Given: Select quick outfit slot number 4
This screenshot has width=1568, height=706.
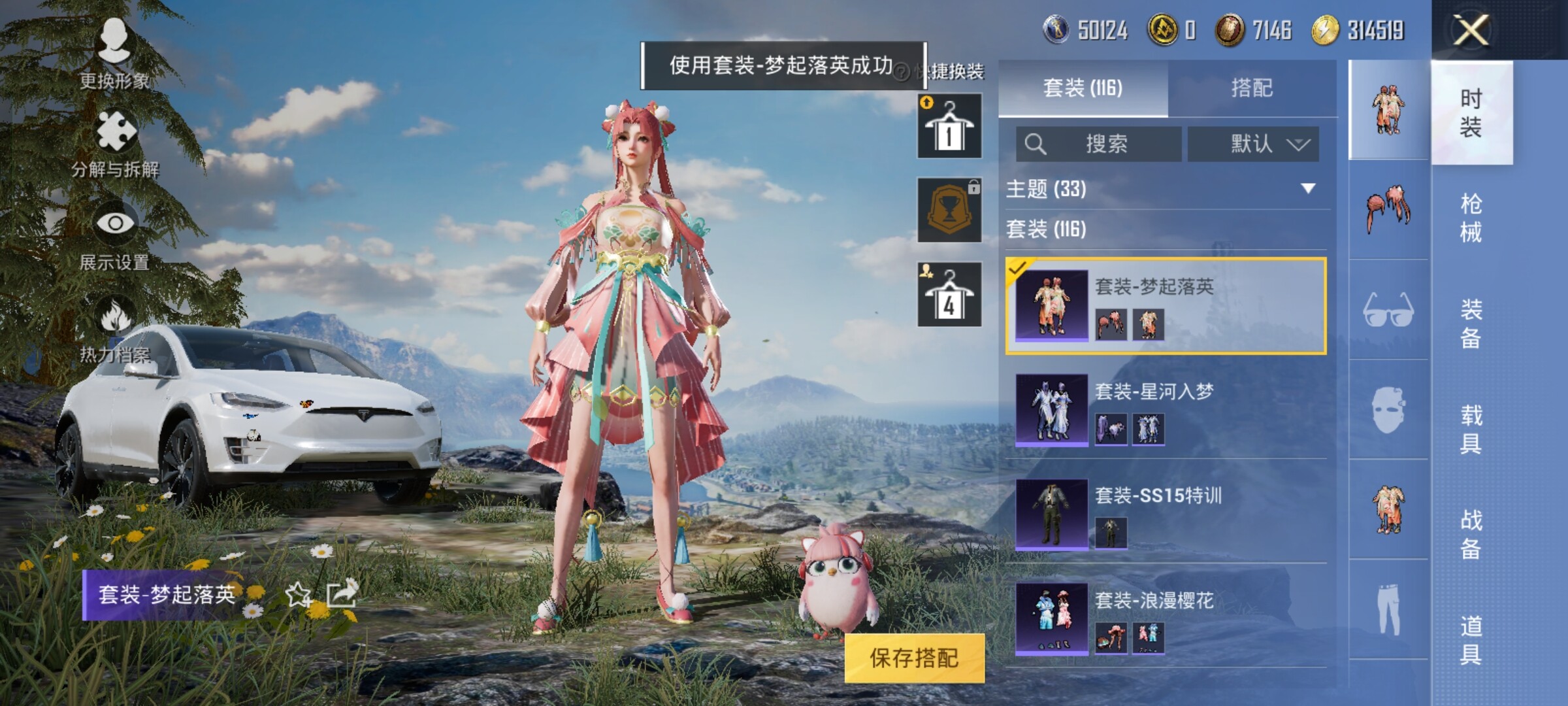Looking at the screenshot, I should [949, 295].
